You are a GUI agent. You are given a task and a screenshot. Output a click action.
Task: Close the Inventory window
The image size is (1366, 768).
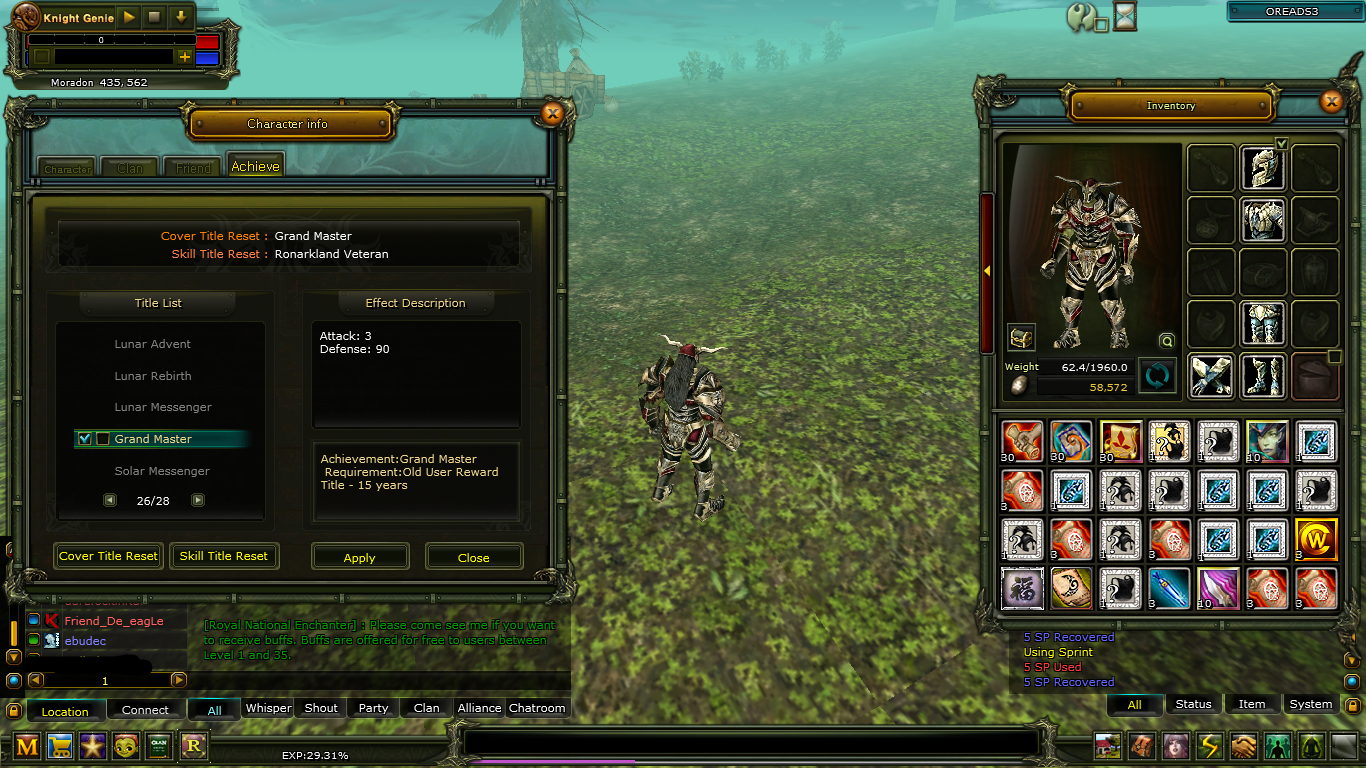tap(1331, 101)
